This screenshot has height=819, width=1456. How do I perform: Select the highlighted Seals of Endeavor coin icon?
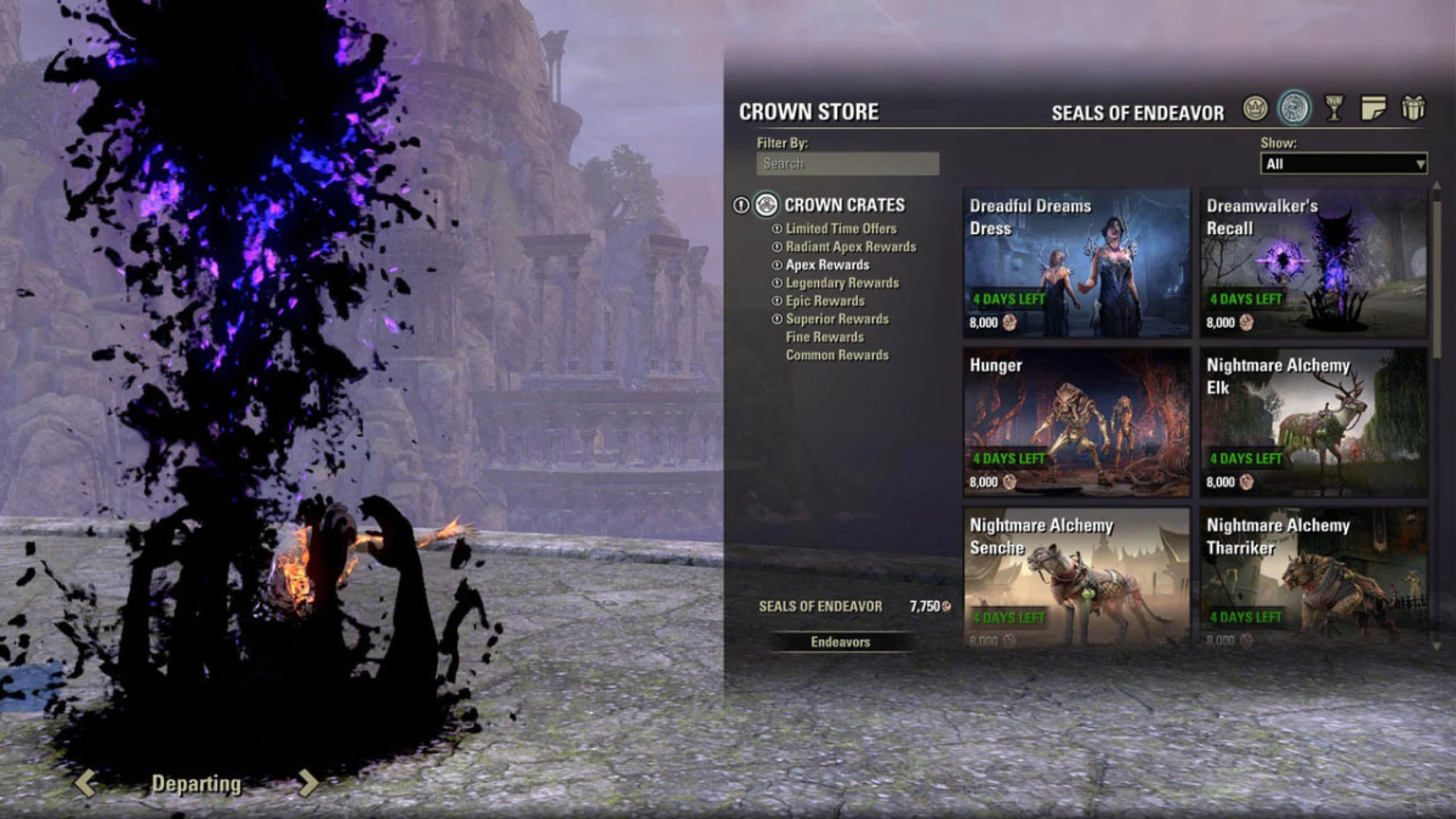pos(1294,108)
